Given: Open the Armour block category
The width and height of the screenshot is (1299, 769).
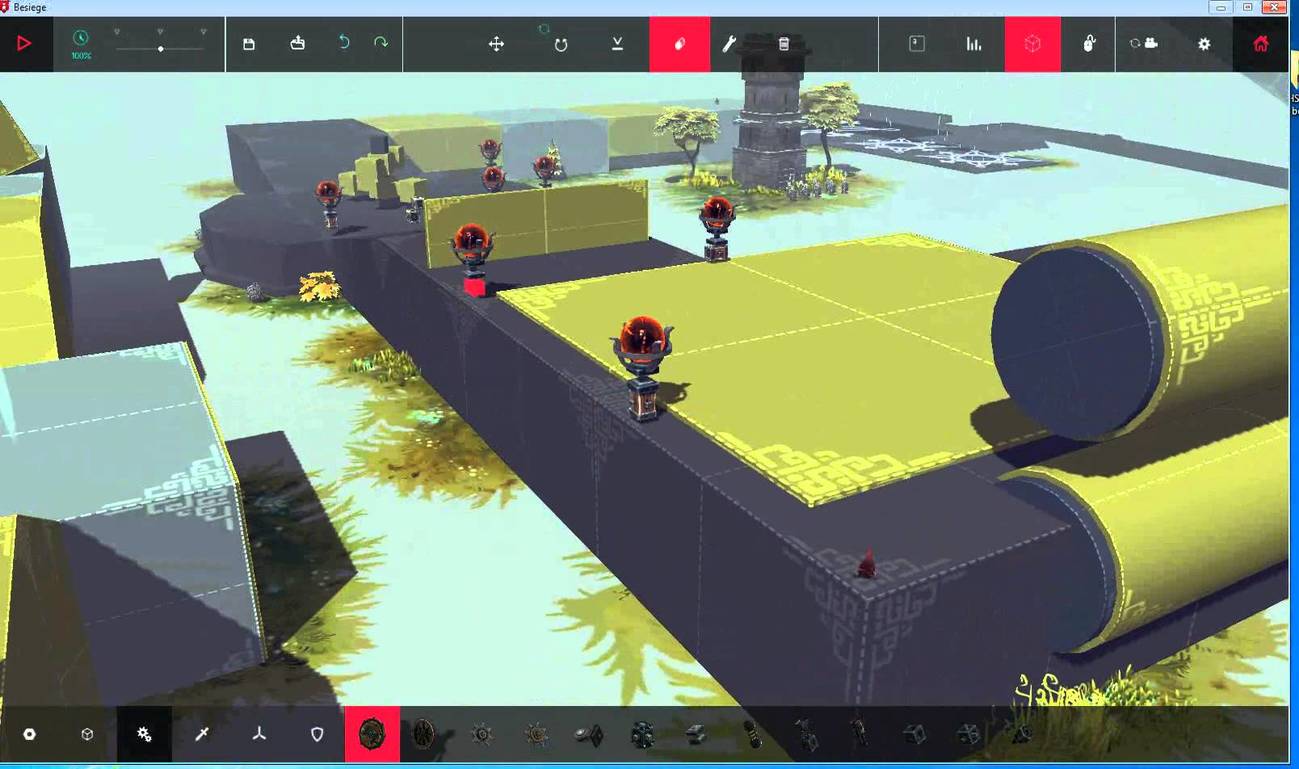Looking at the screenshot, I should 316,734.
